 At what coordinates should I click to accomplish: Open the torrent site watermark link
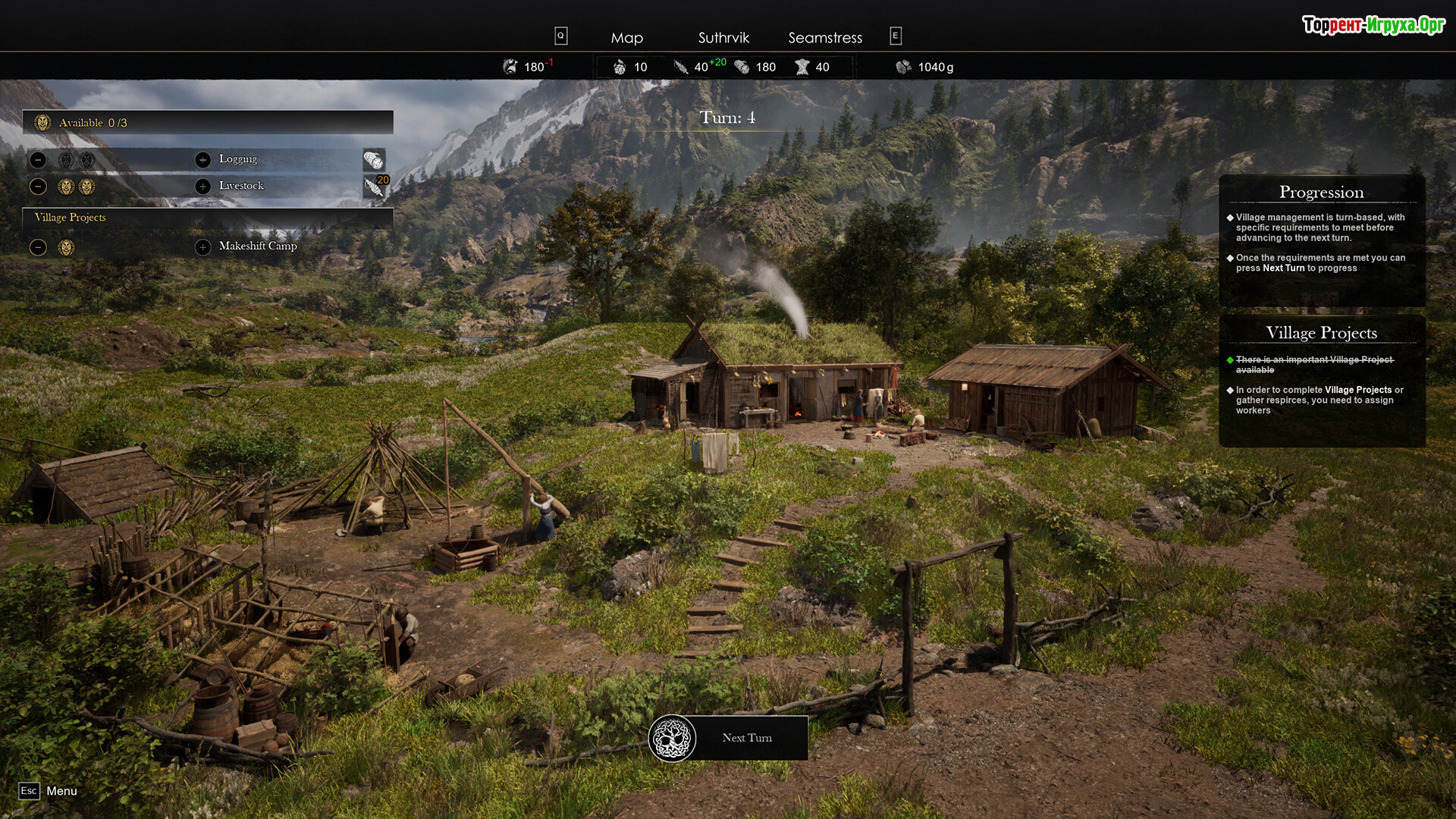1373,25
